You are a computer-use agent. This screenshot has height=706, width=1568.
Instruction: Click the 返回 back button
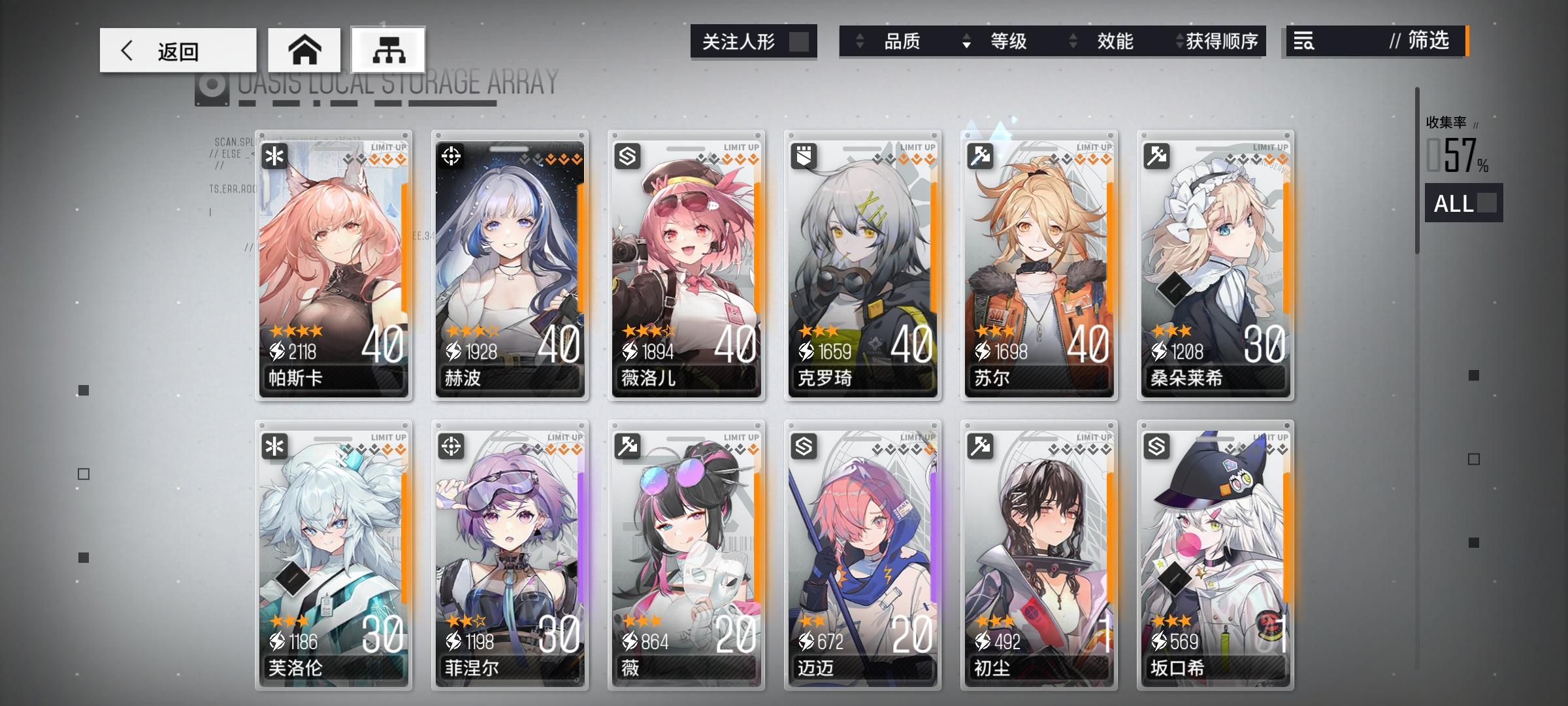click(176, 50)
